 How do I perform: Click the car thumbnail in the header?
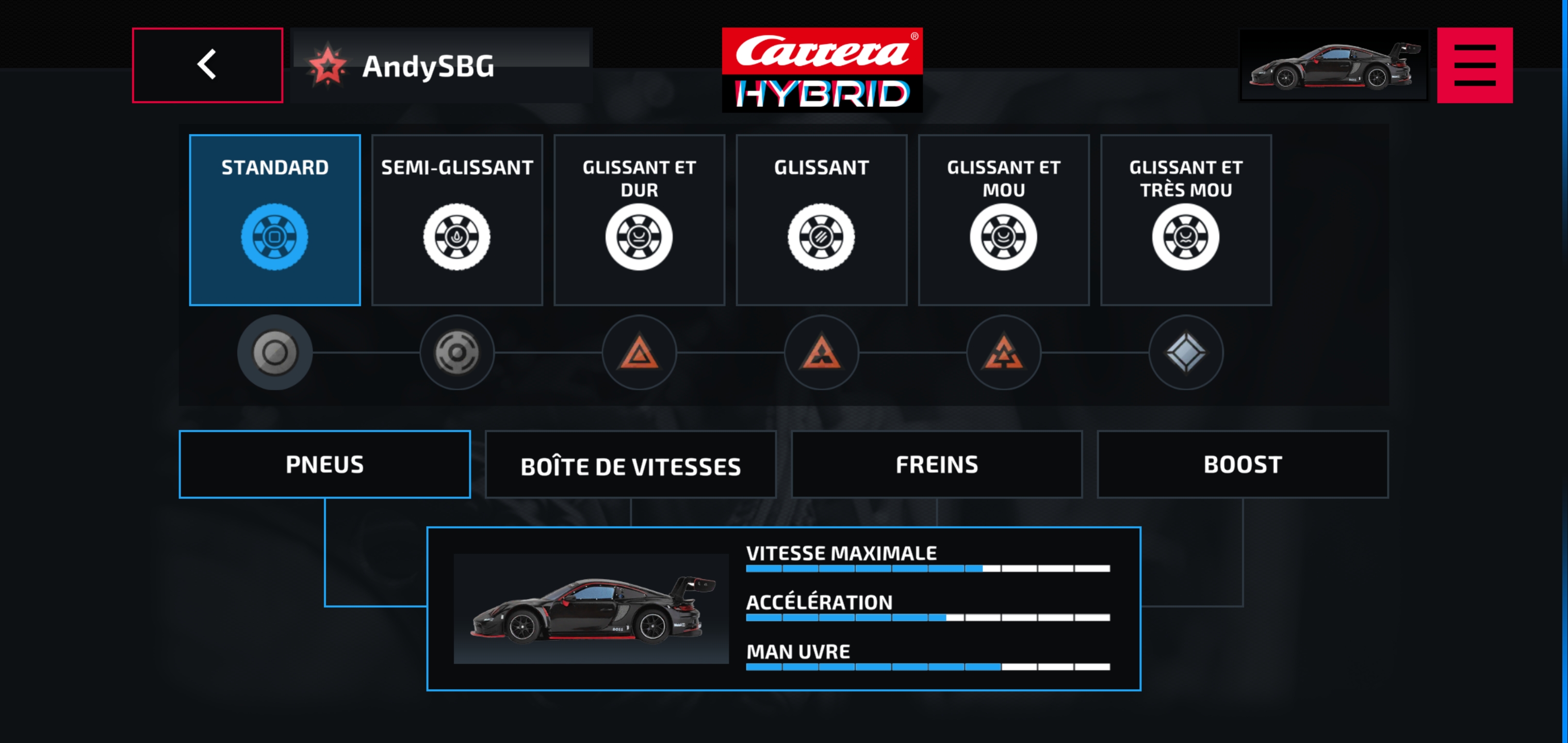1333,65
